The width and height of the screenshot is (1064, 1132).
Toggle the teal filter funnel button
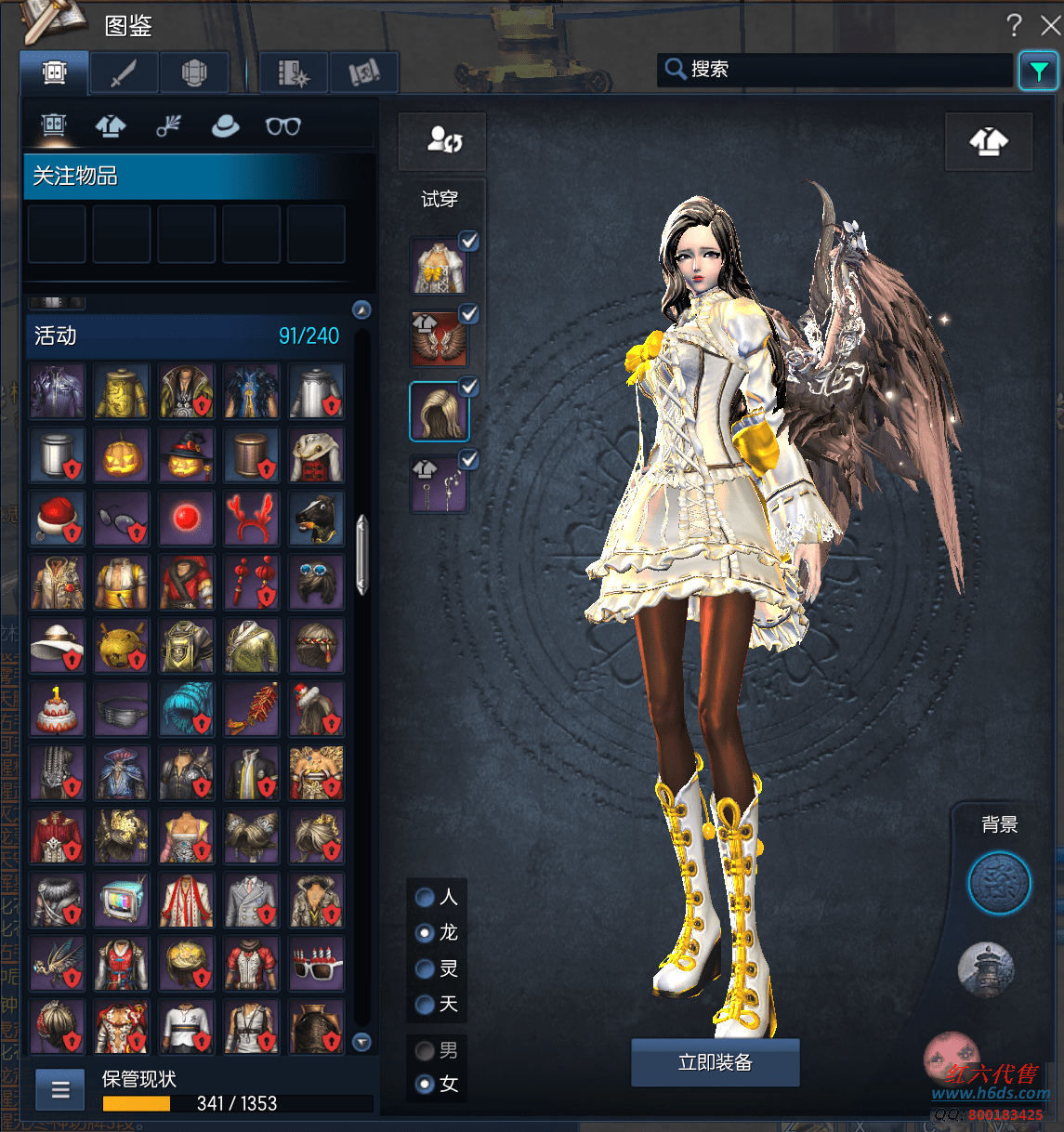pyautogui.click(x=1038, y=71)
